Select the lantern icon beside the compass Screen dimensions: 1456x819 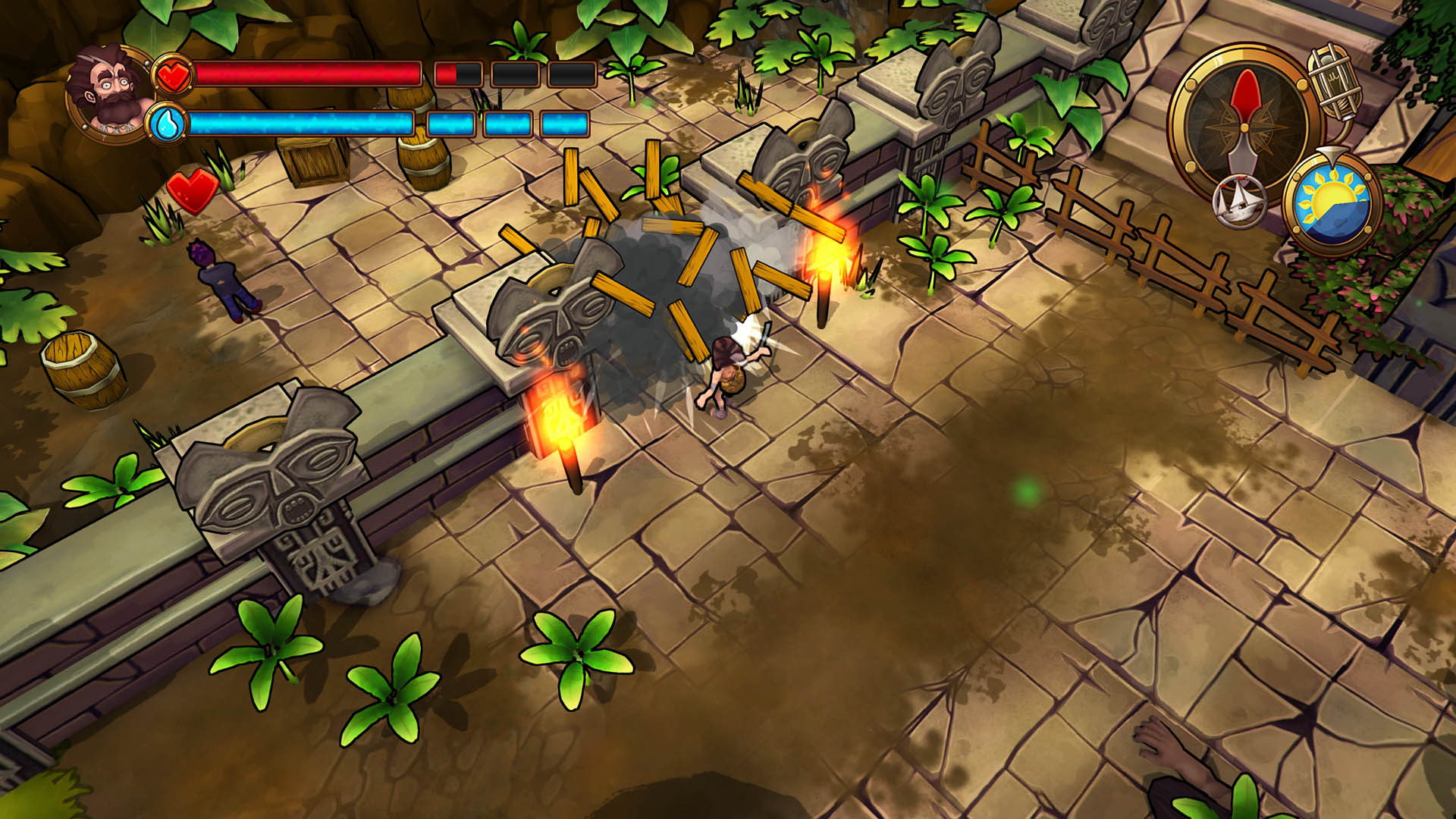(1335, 80)
